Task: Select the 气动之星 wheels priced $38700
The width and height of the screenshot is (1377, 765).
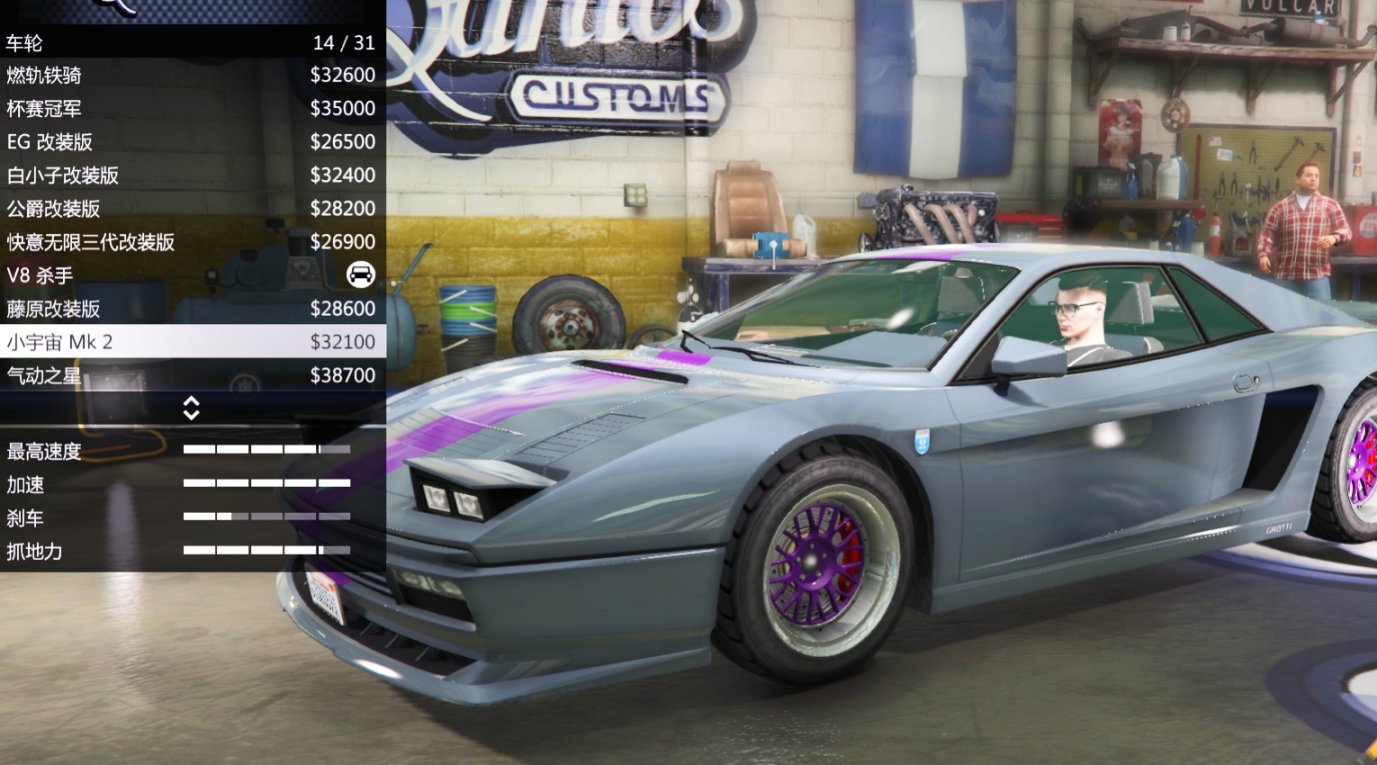Action: [150, 375]
